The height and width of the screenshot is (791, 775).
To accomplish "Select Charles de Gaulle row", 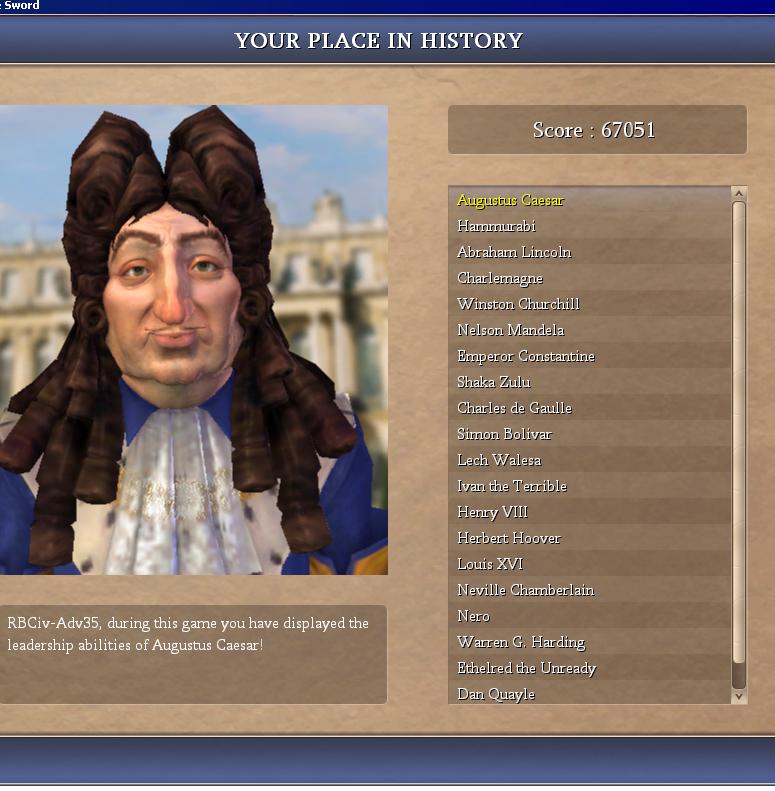I will pos(513,408).
